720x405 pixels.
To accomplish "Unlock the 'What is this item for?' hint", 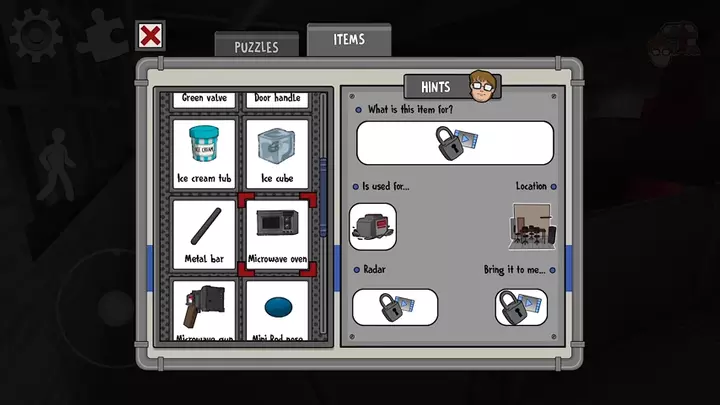I will 454,142.
